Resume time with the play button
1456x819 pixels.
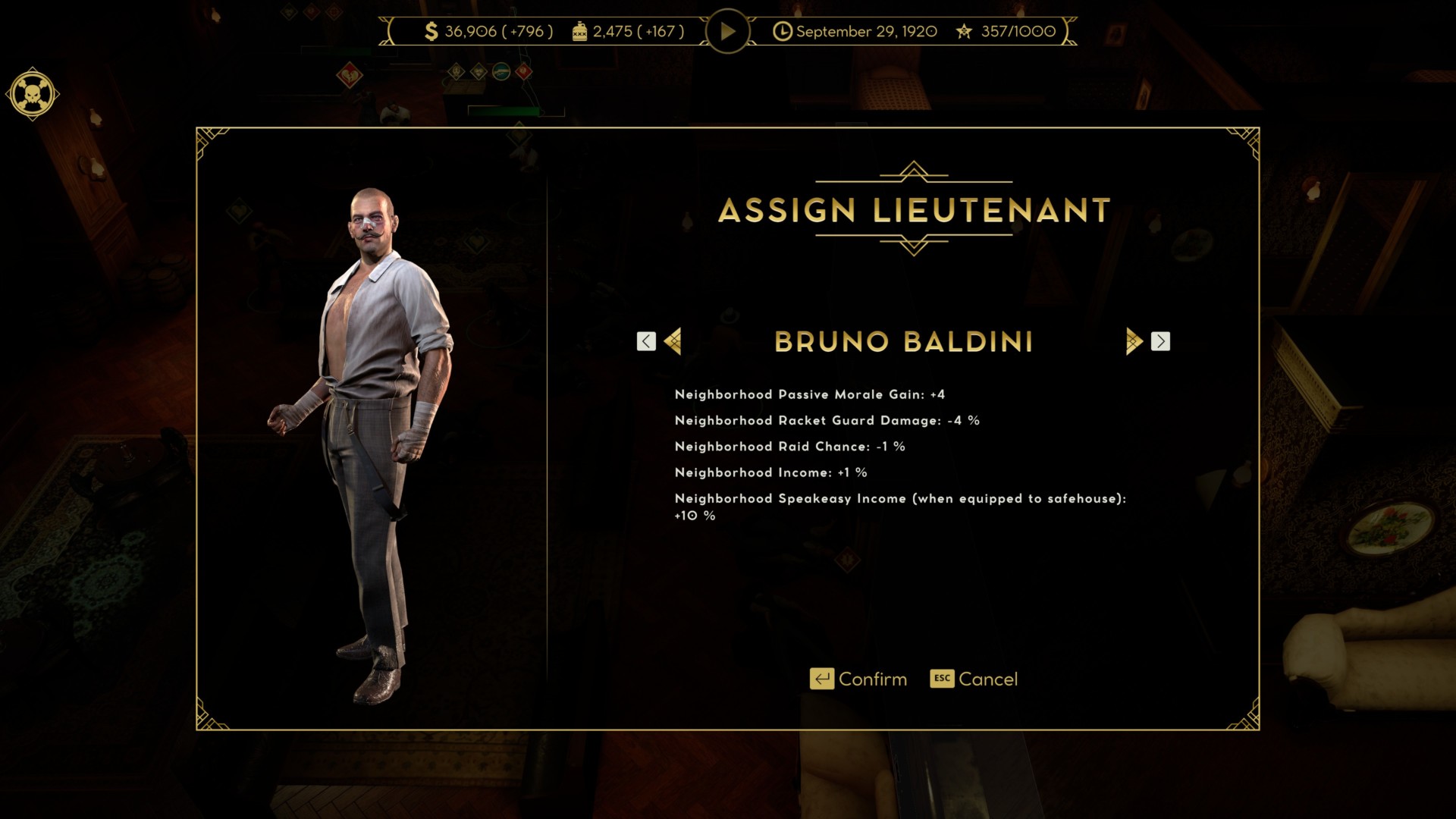(727, 31)
